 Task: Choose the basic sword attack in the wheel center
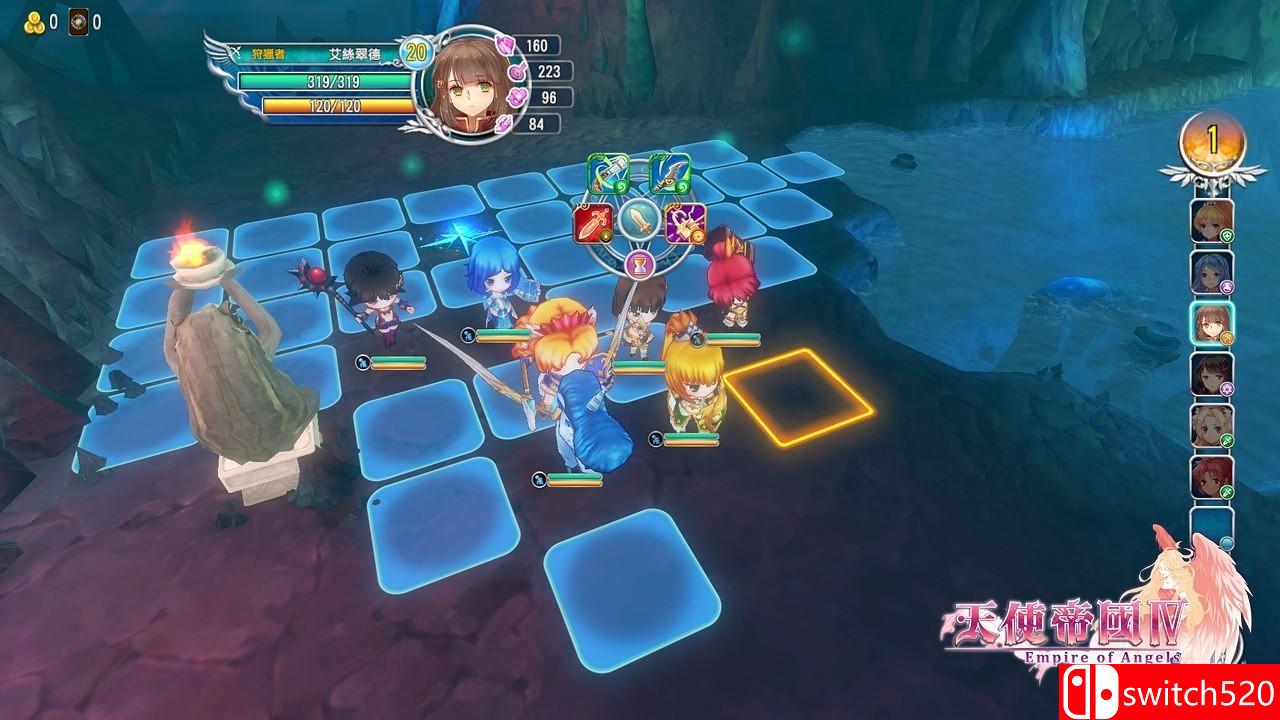tap(637, 221)
